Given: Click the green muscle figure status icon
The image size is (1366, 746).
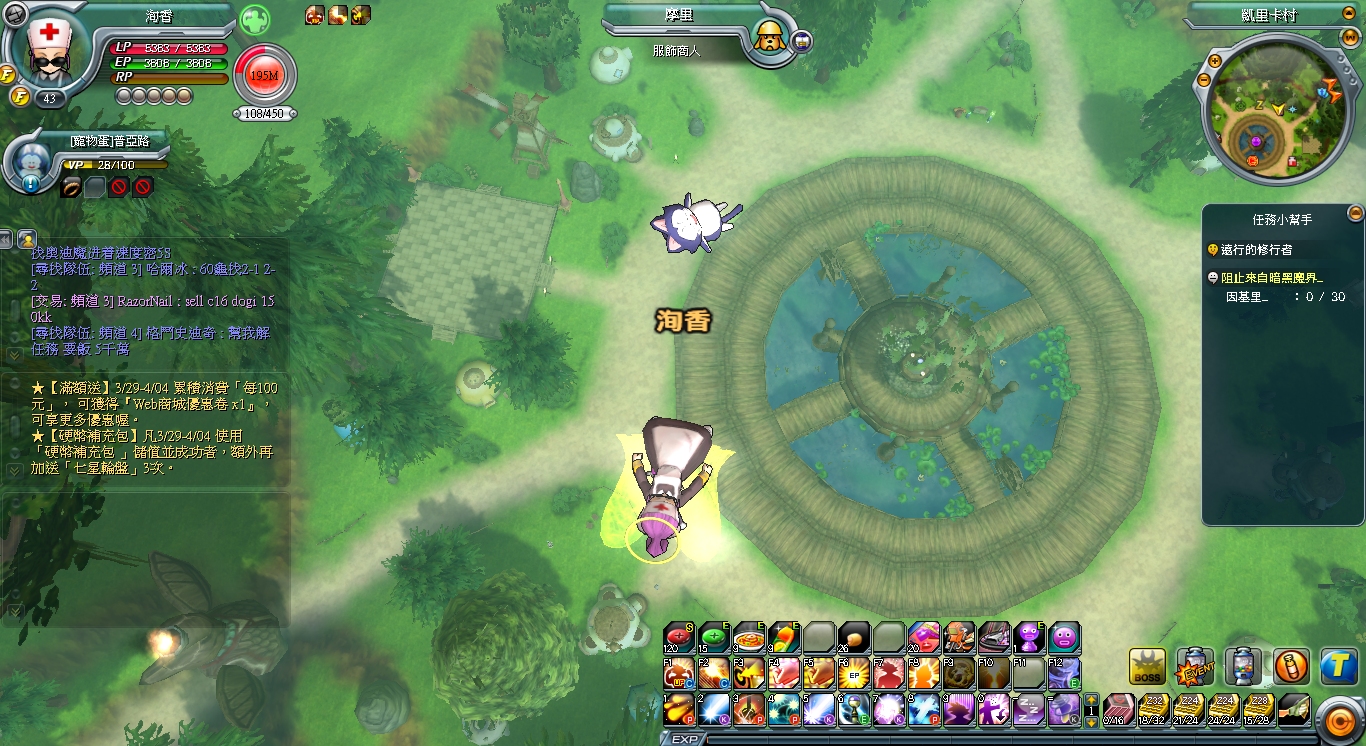Looking at the screenshot, I should pos(254,18).
